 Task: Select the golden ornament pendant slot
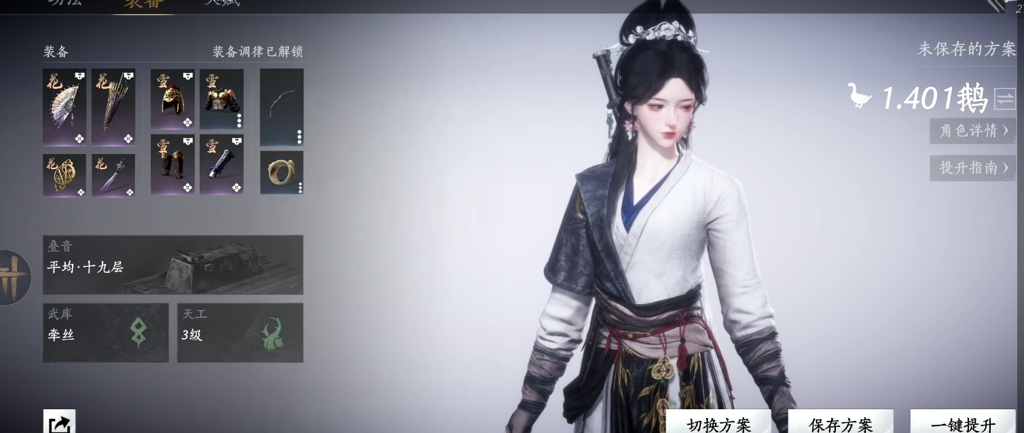pyautogui.click(x=65, y=175)
